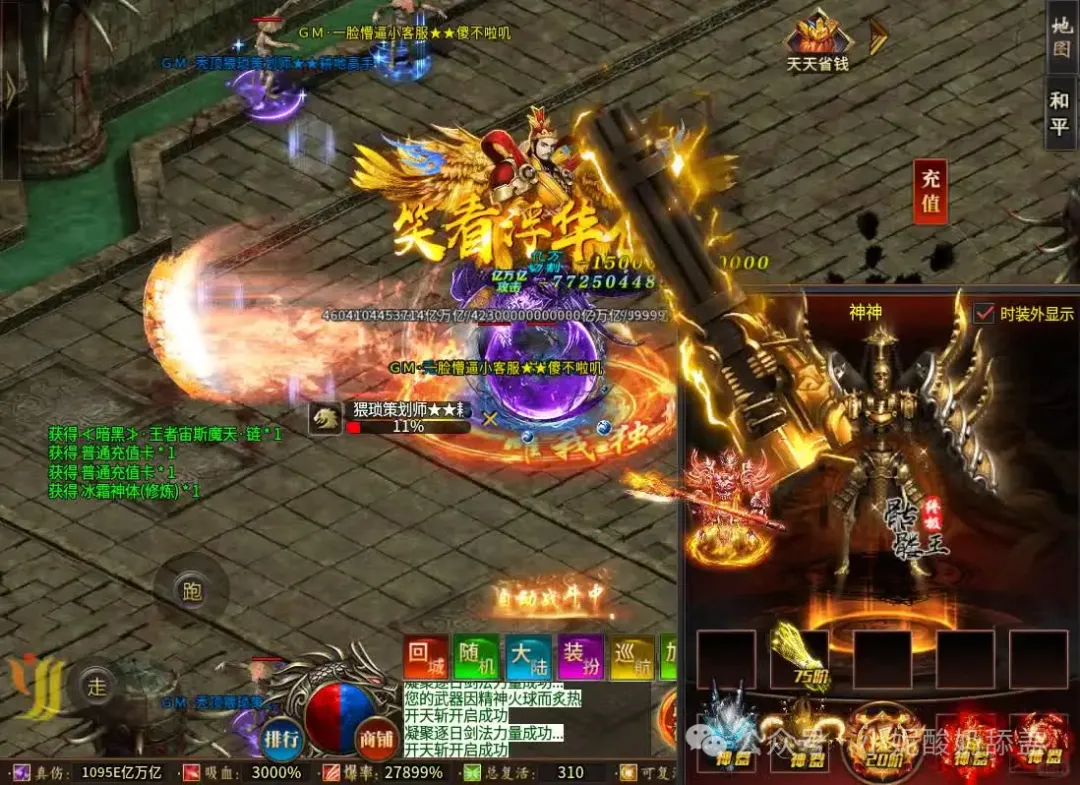Screen dimensions: 1080x785
Task: Select the blue 大陆 continent button
Action: click(528, 659)
